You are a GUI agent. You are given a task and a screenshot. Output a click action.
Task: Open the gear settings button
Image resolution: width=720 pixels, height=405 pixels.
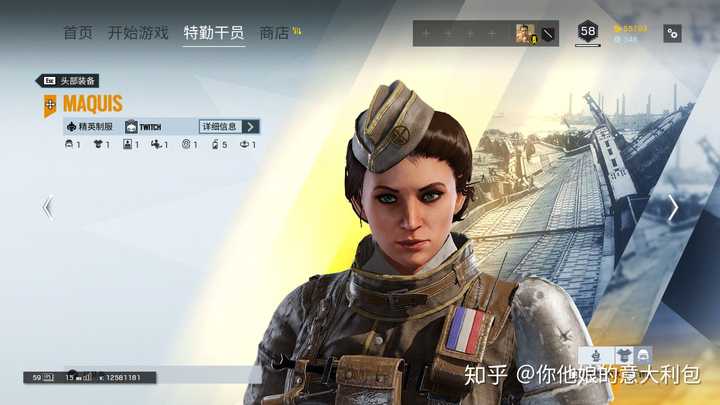[672, 33]
